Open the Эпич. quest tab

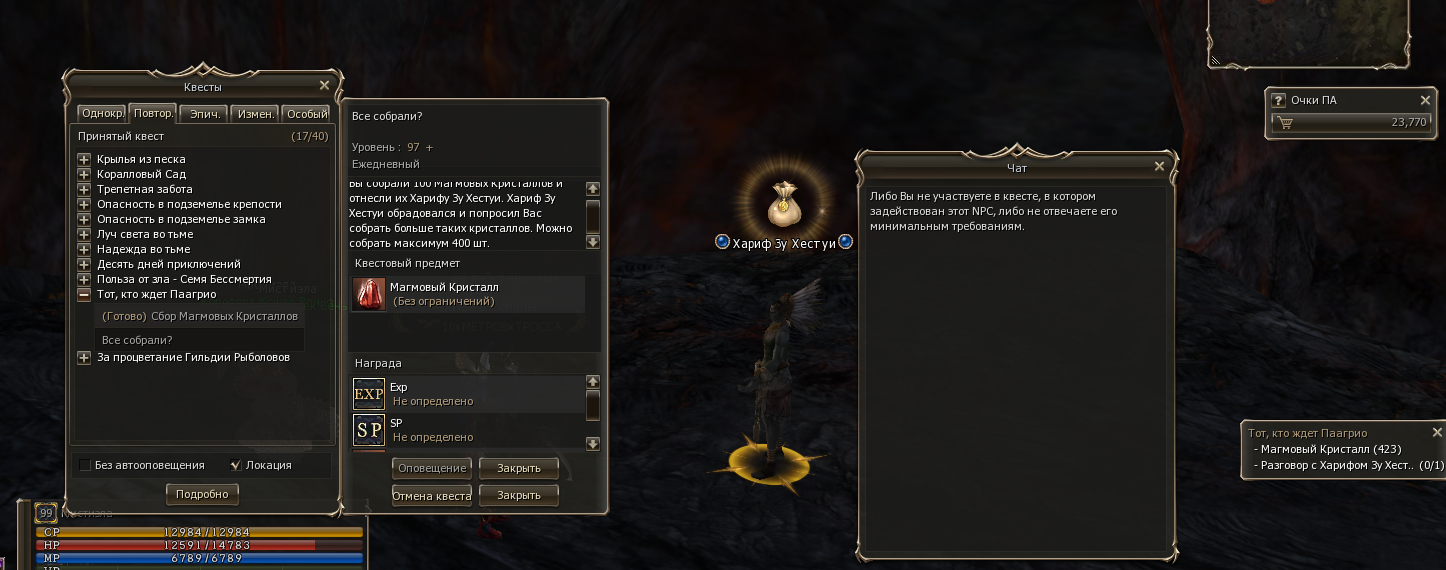pos(204,114)
